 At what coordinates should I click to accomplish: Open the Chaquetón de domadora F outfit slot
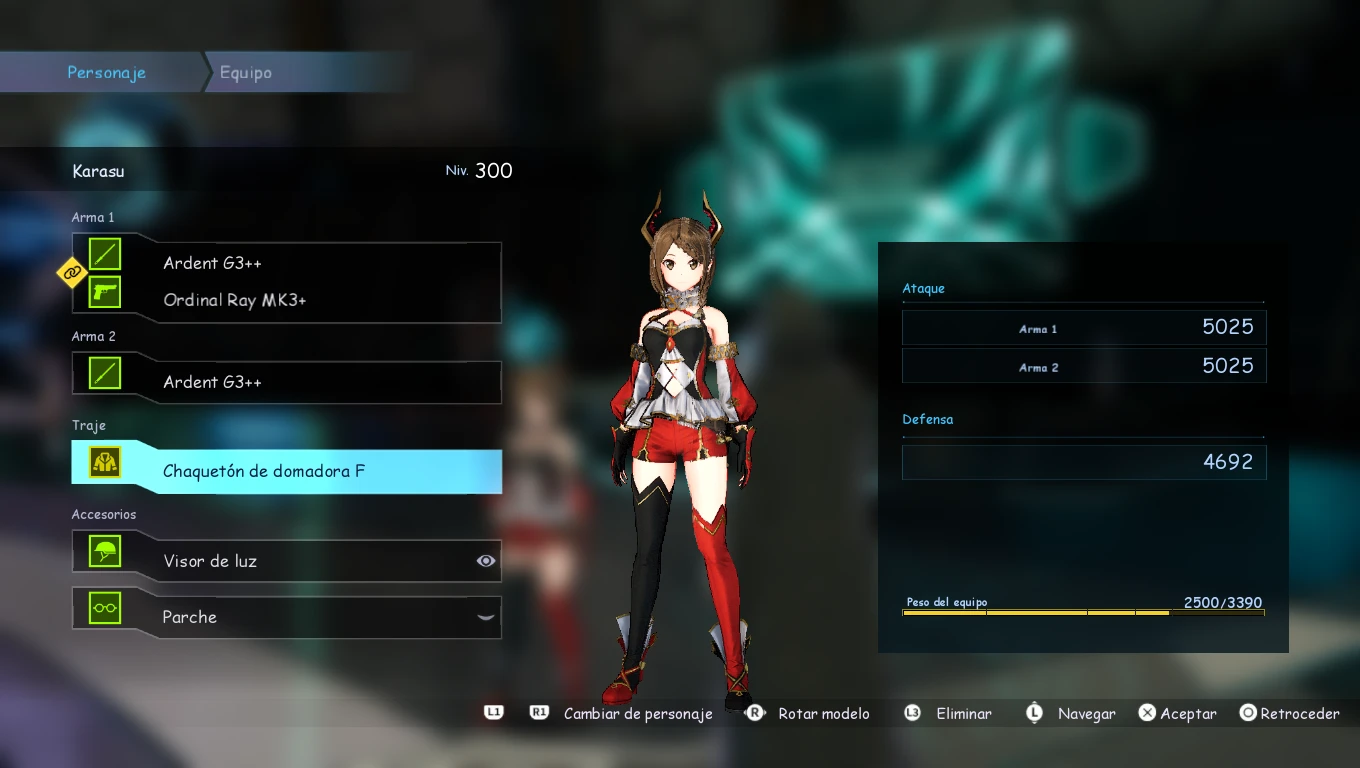pos(264,471)
